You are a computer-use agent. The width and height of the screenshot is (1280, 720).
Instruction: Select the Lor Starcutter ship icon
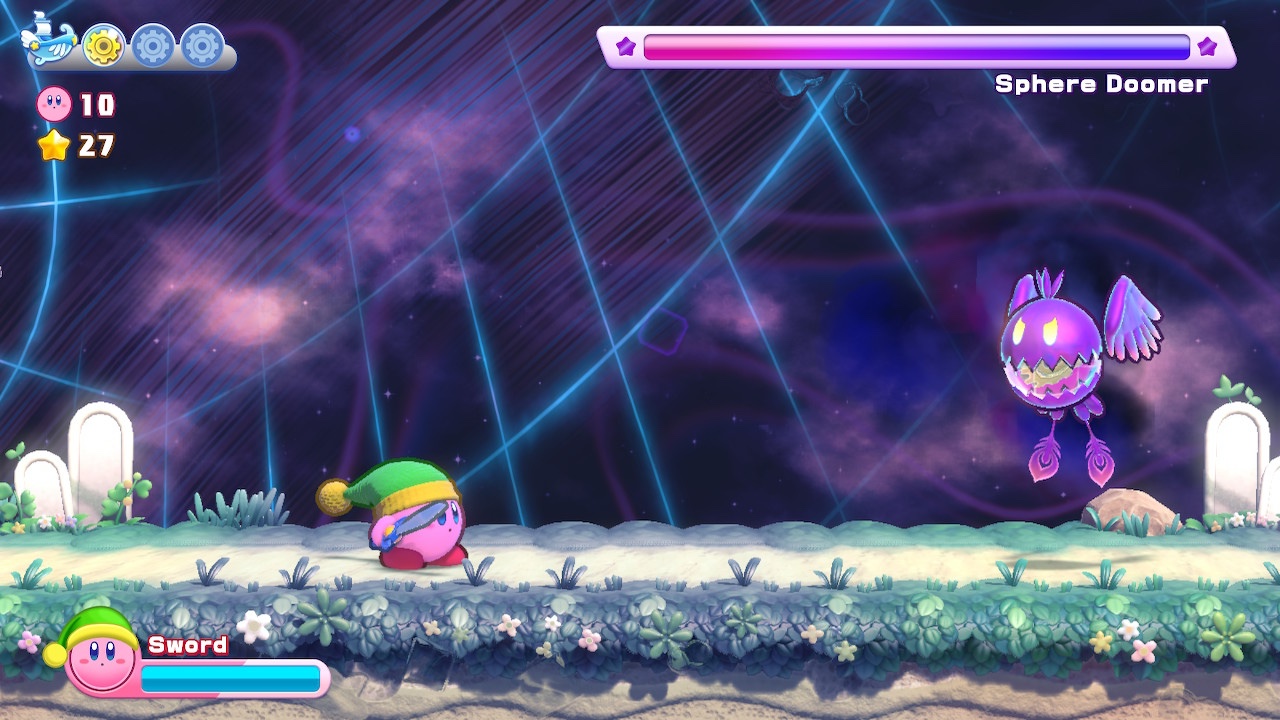click(49, 41)
